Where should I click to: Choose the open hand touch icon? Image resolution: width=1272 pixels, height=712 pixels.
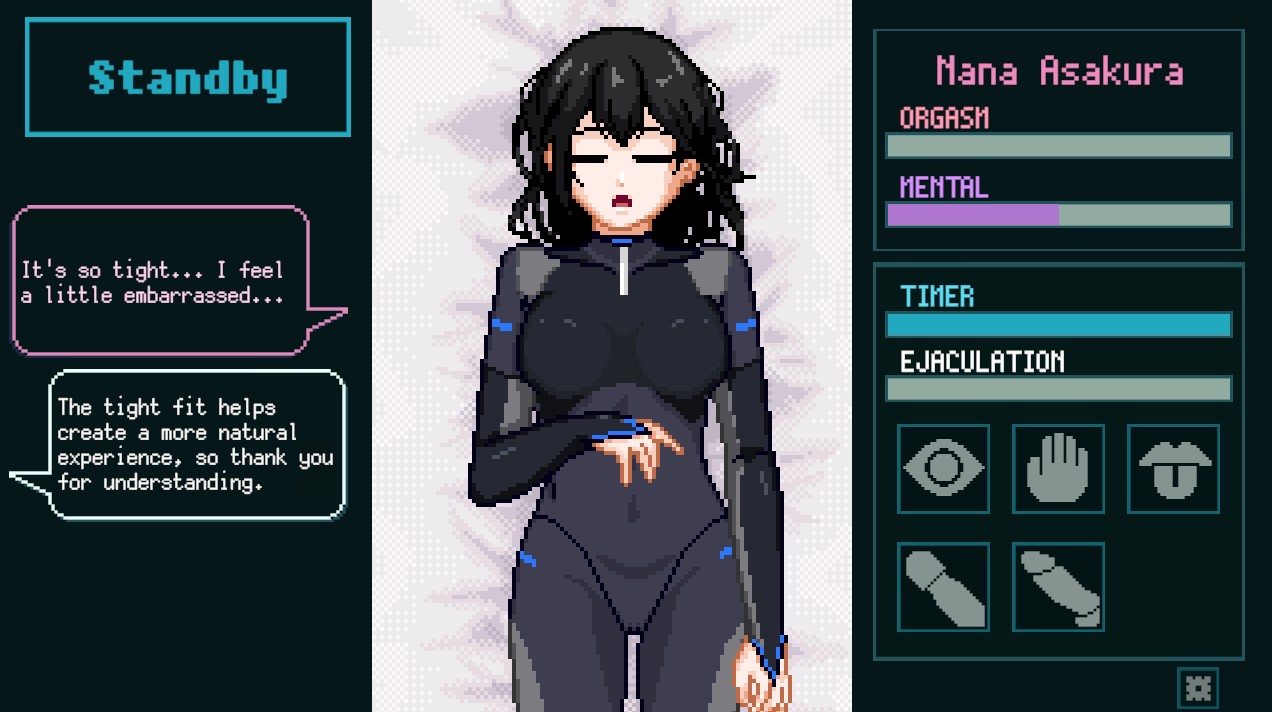point(1058,468)
